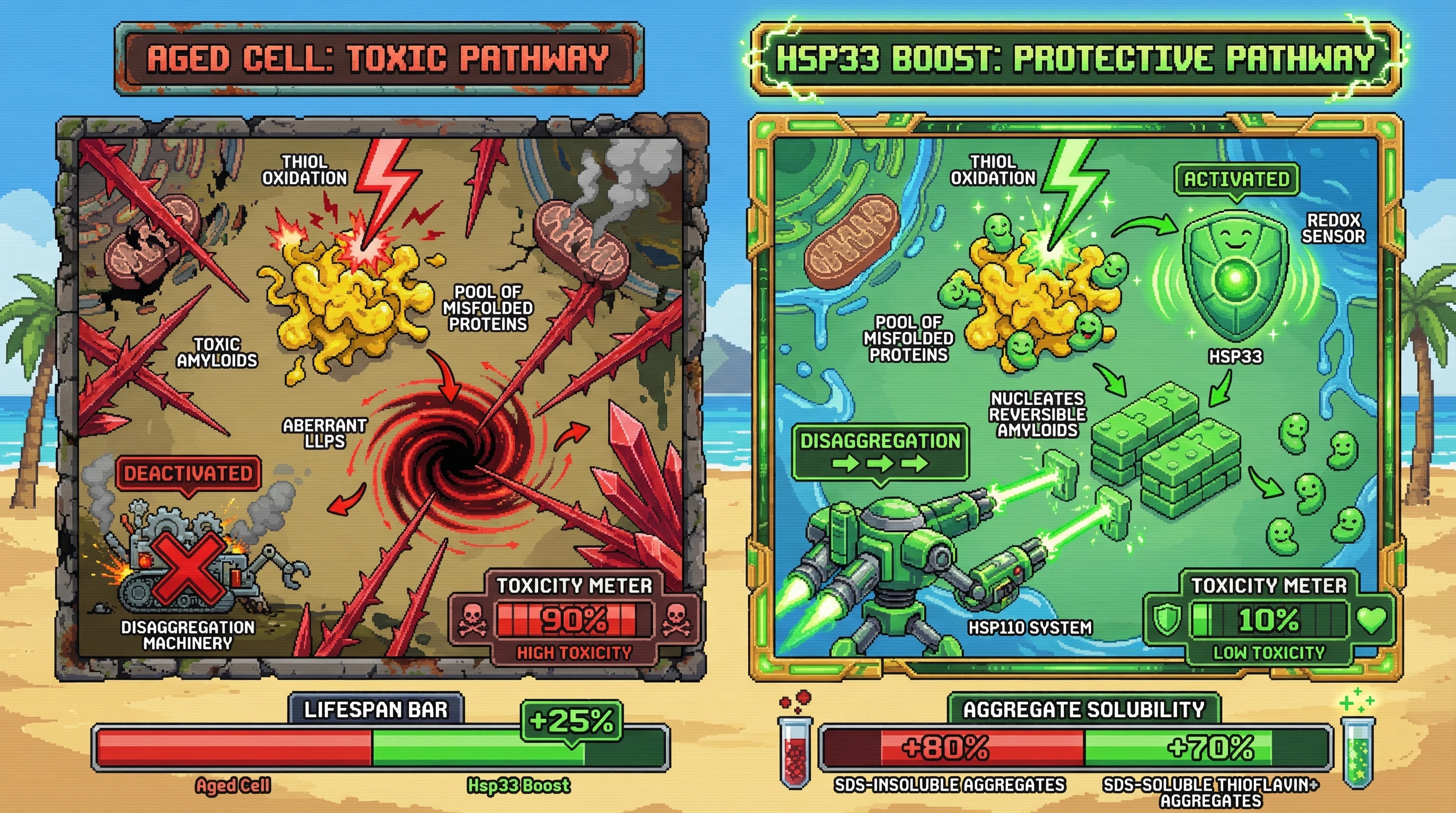Viewport: 1456px width, 813px height.
Task: Click the green sparkling test tube icon
Action: pos(1358,753)
